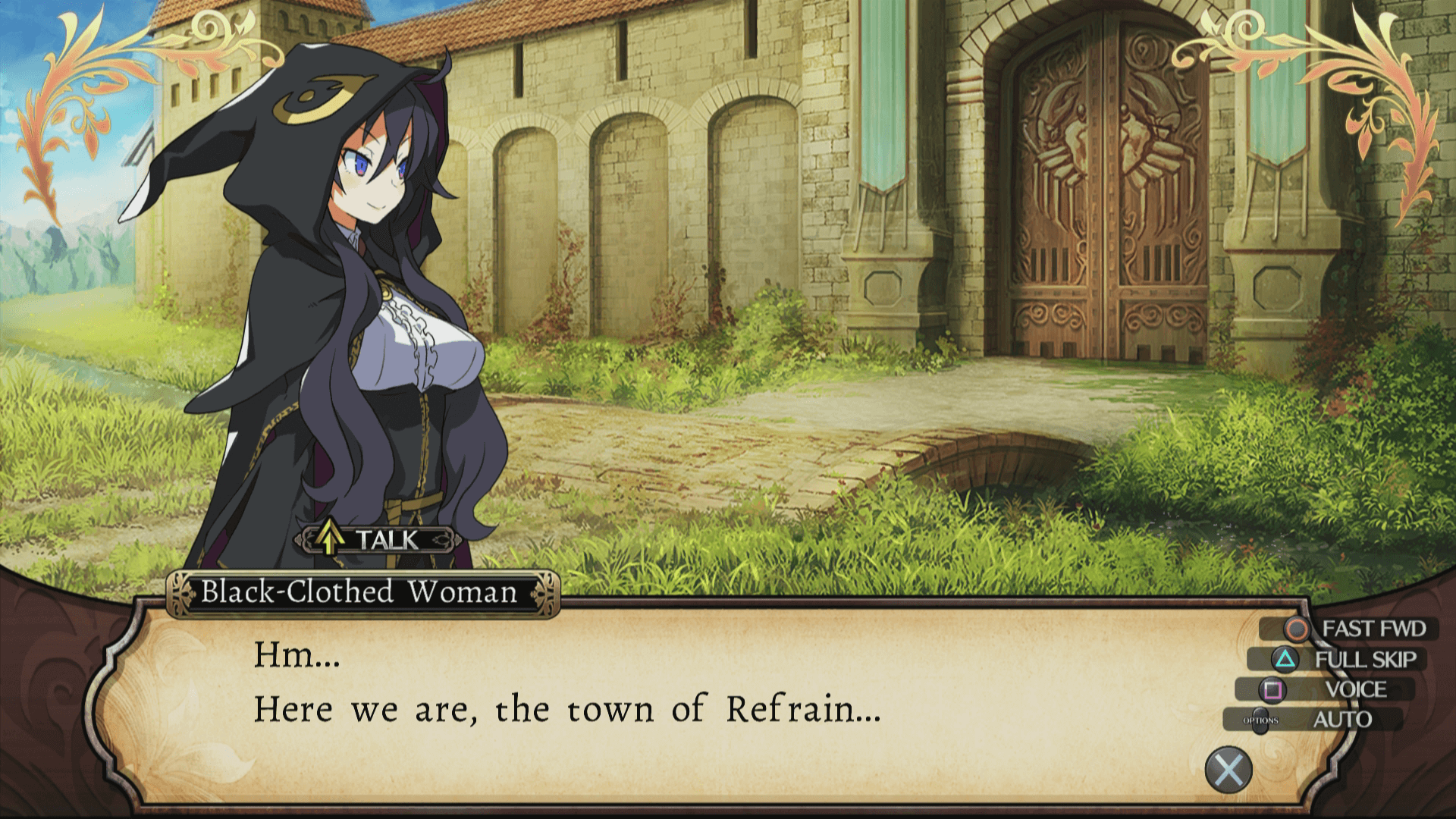Screen dimensions: 1456x819
Task: Toggle the VOICE option
Action: 1336,689
